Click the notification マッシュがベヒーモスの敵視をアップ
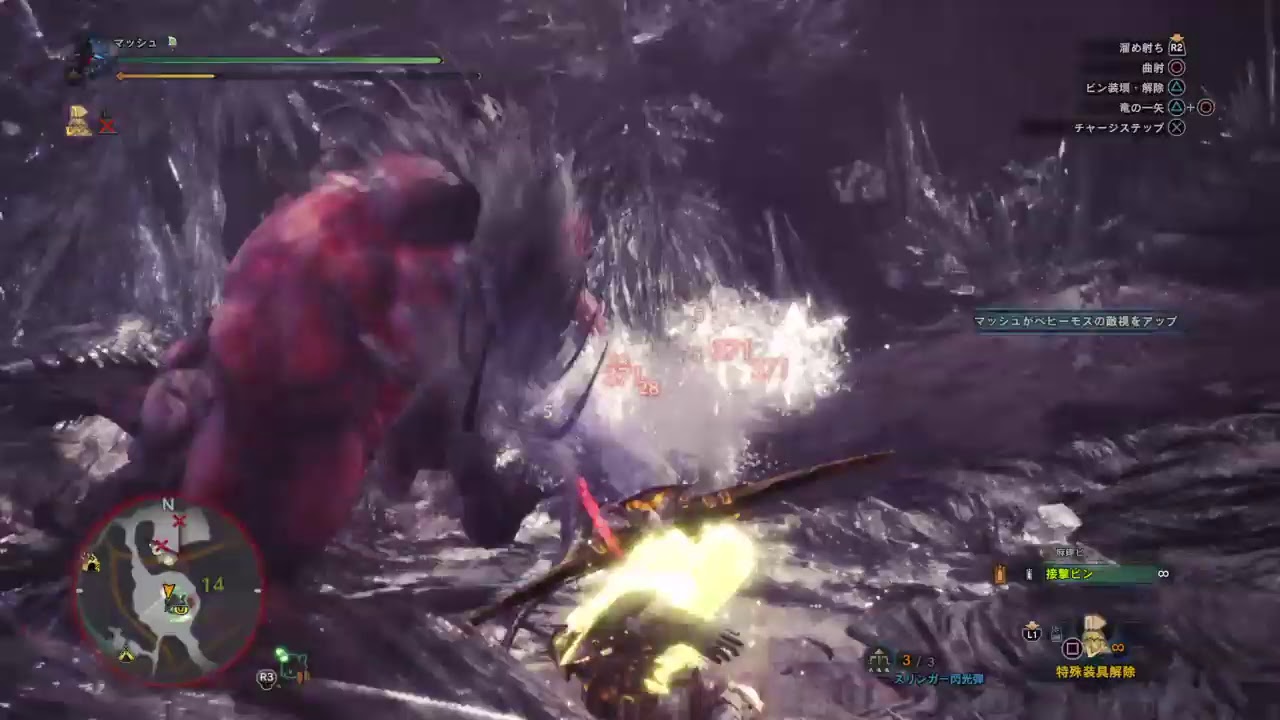This screenshot has width=1280, height=720. 1075,321
